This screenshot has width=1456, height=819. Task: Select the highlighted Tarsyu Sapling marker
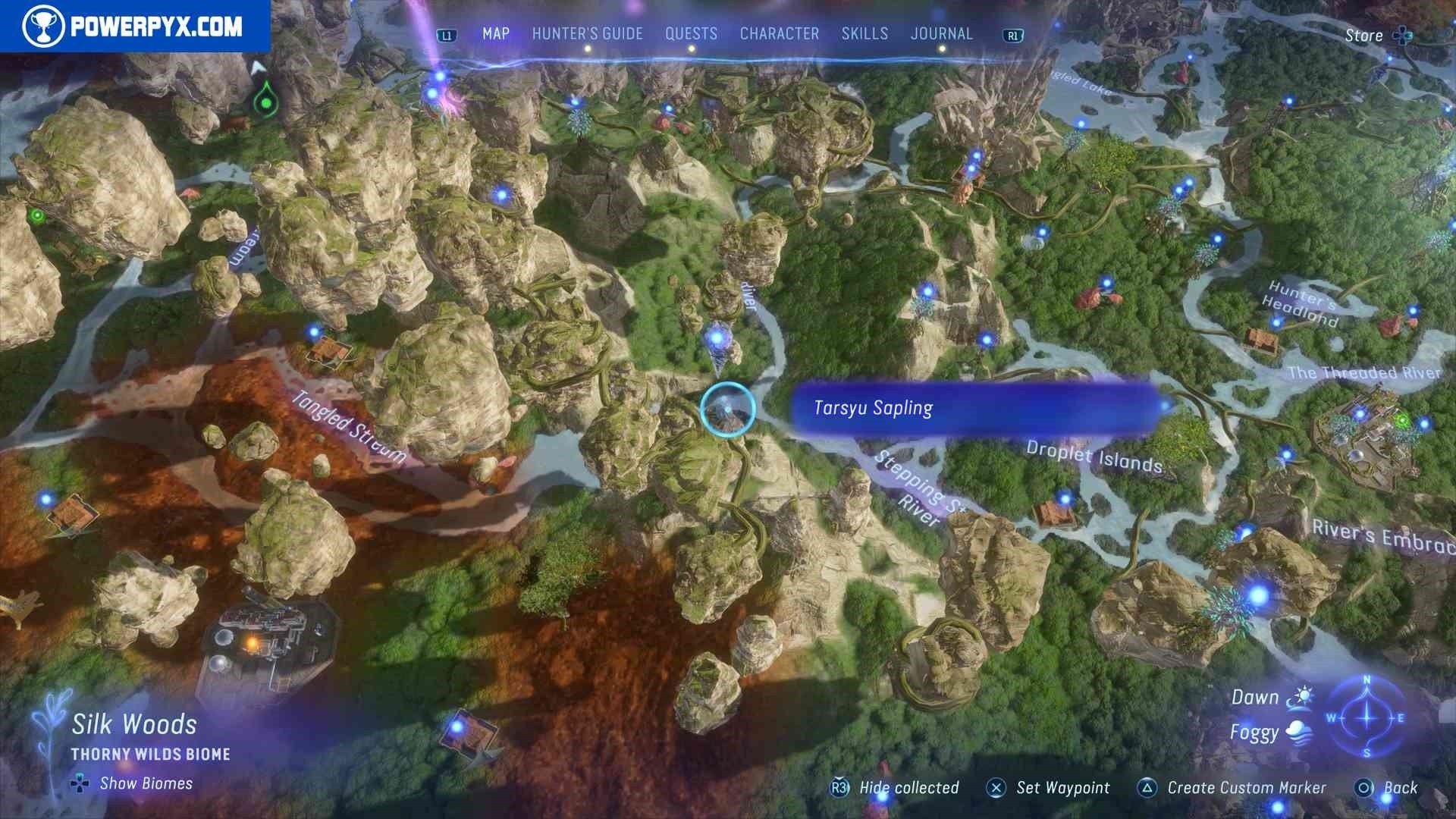point(727,409)
